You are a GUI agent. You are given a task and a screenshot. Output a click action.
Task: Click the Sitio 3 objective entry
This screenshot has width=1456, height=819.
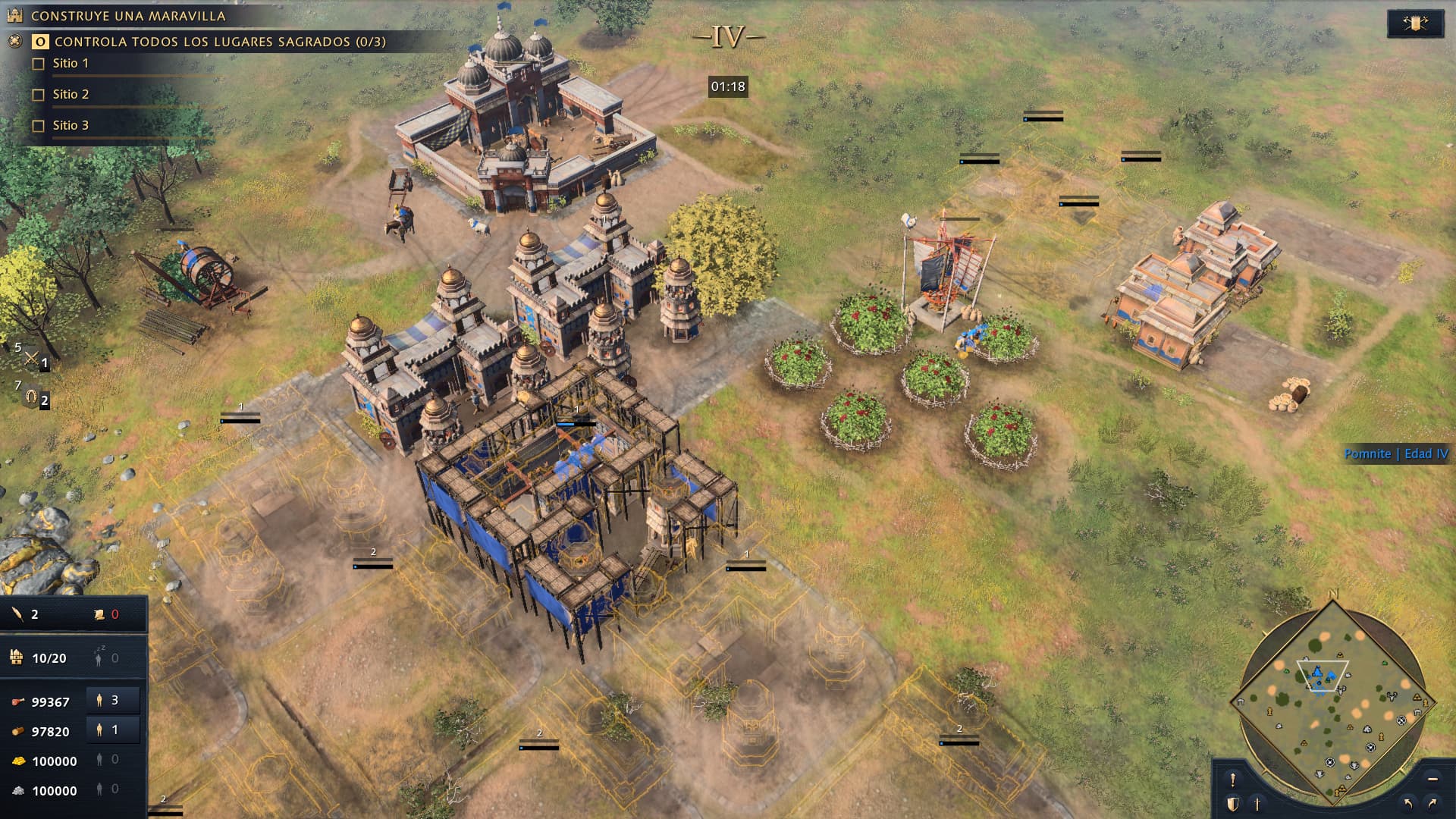tap(71, 126)
